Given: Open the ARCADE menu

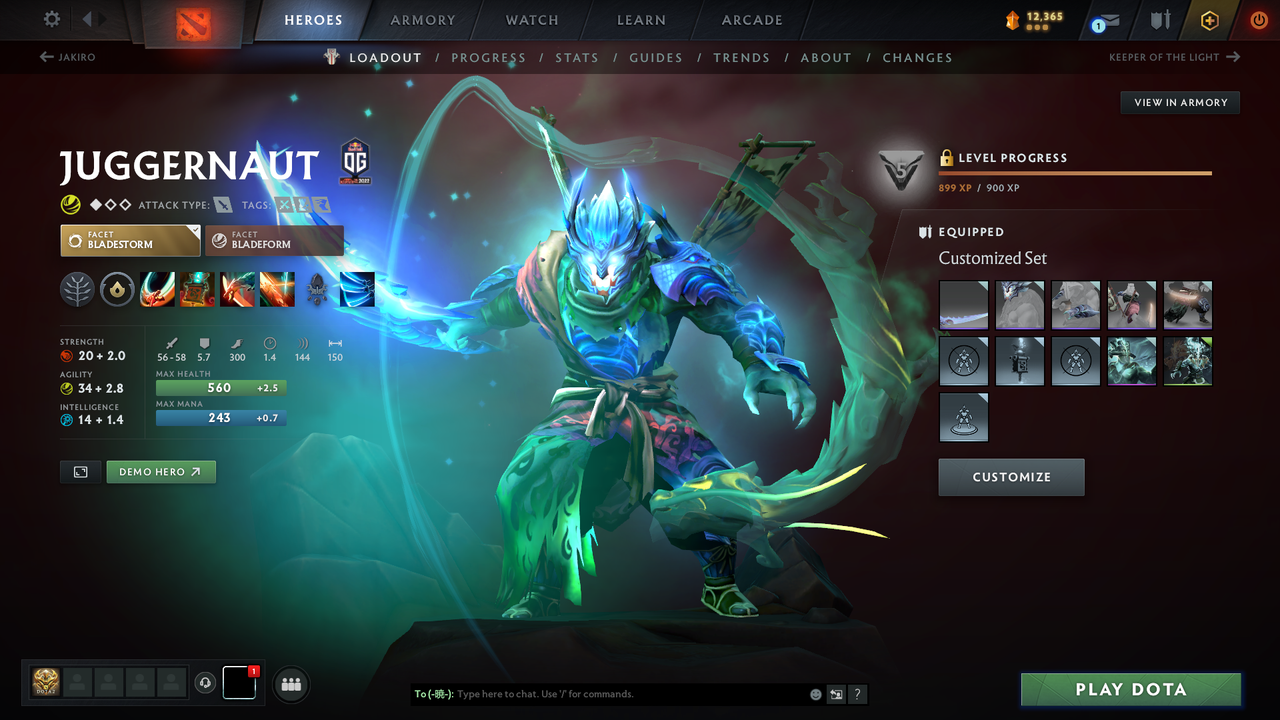Looking at the screenshot, I should tap(751, 20).
